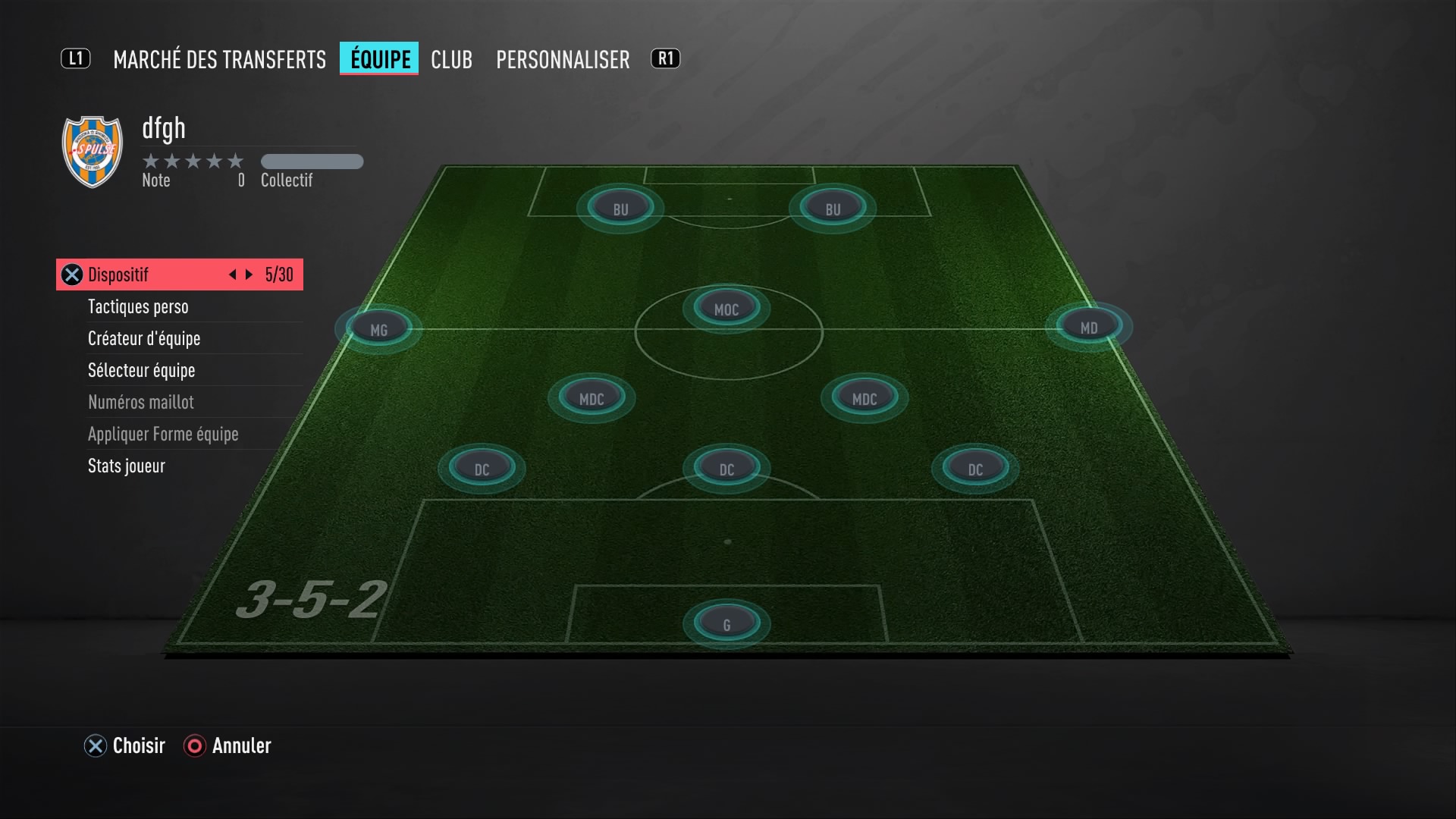
Task: Select the left BU striker marker
Action: 622,206
